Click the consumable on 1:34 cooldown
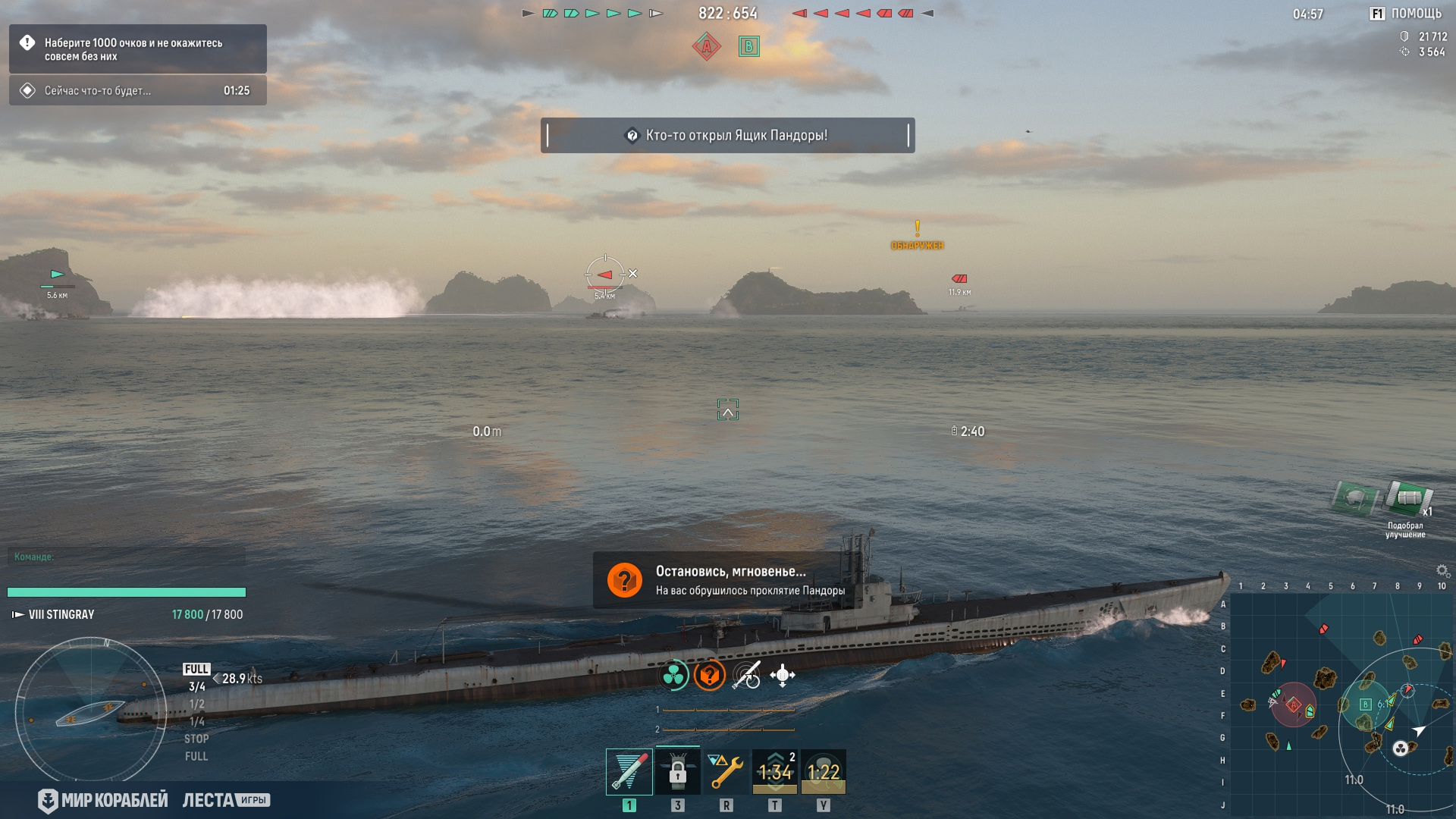 point(774,772)
